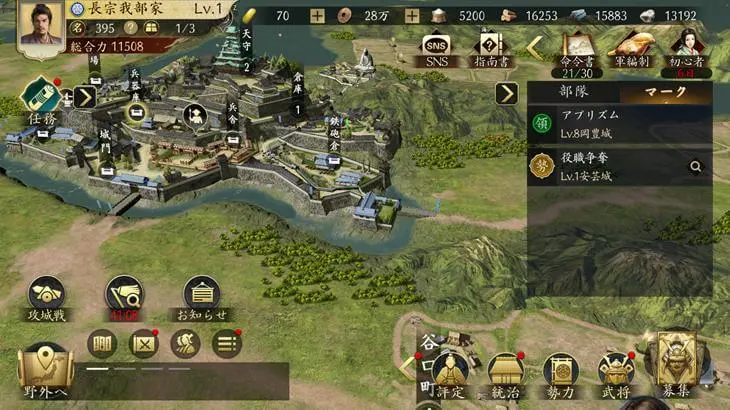Open the 統治 governance menu
The width and height of the screenshot is (730, 410).
click(x=506, y=374)
